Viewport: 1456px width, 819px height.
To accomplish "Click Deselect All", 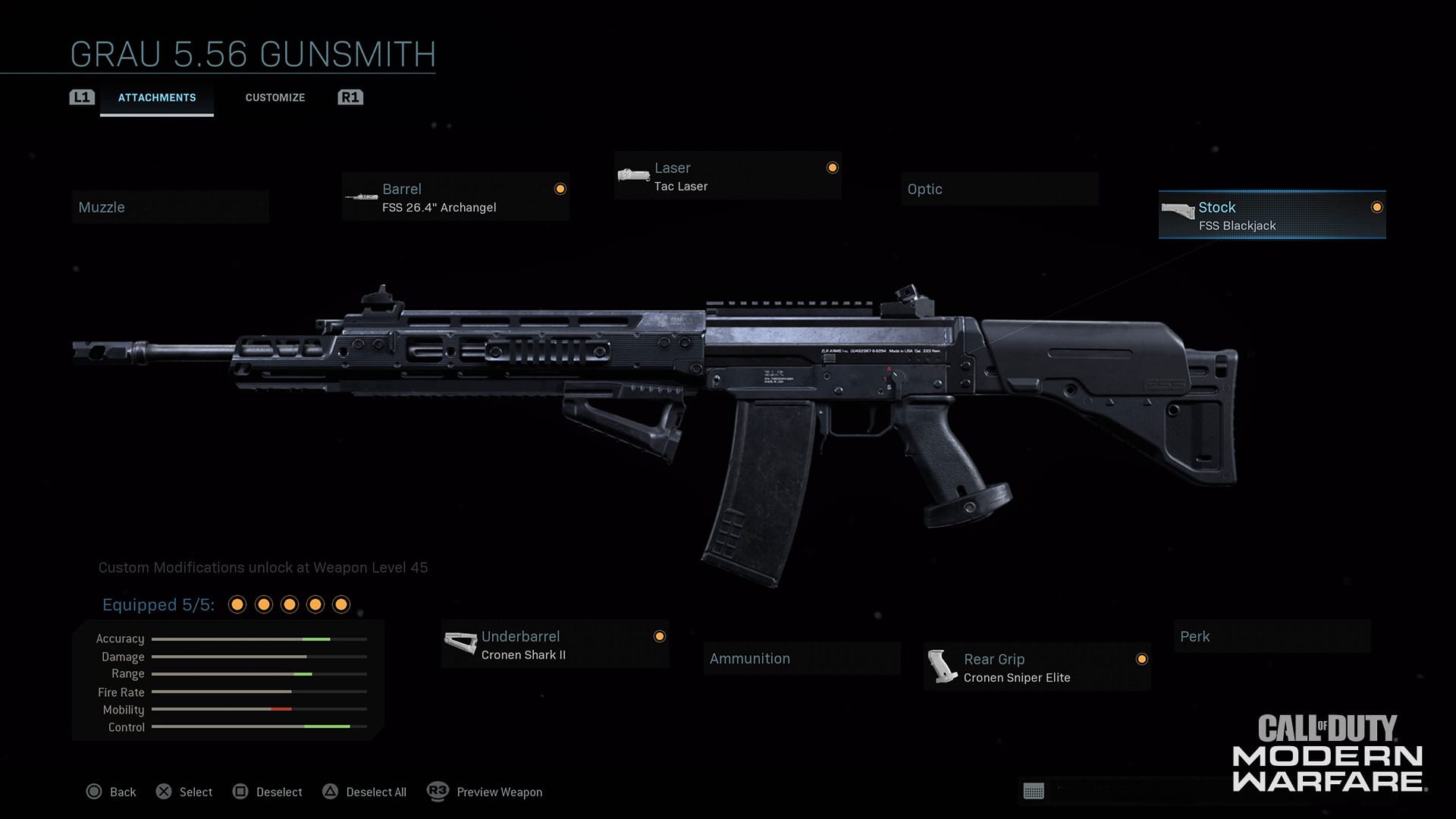I will point(364,792).
